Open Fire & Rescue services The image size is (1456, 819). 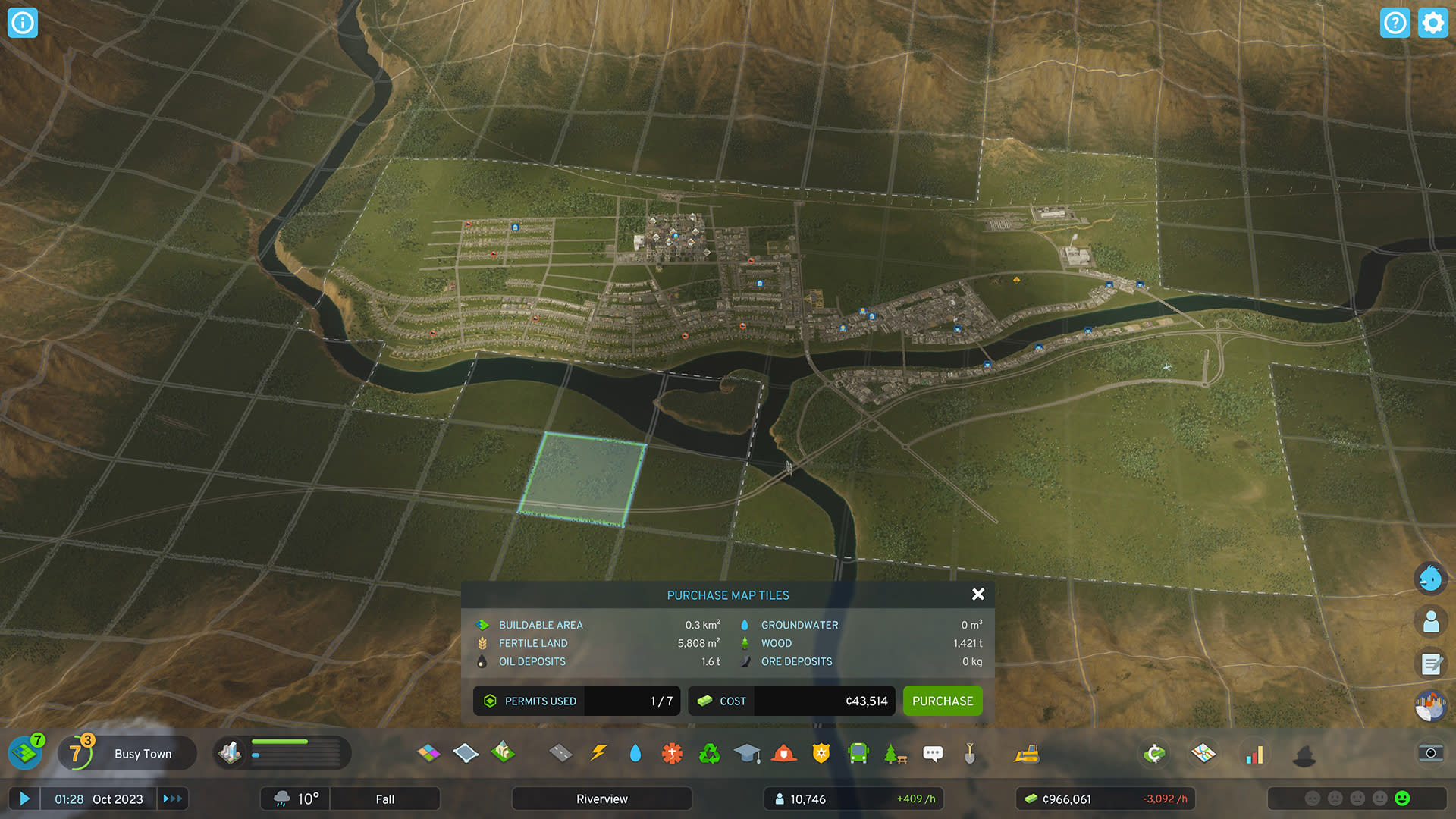click(784, 753)
